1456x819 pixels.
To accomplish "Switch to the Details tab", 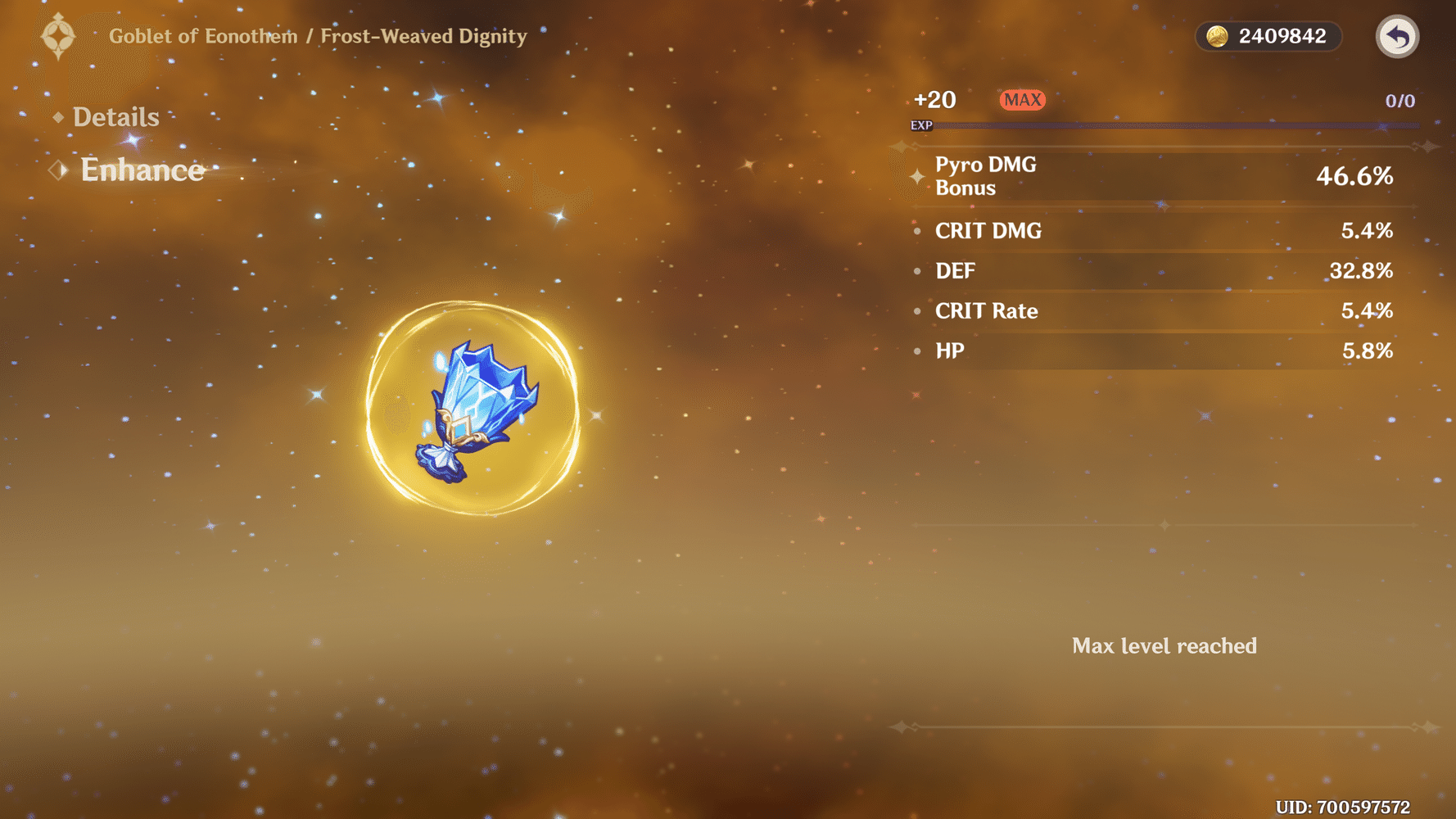I will (x=115, y=117).
